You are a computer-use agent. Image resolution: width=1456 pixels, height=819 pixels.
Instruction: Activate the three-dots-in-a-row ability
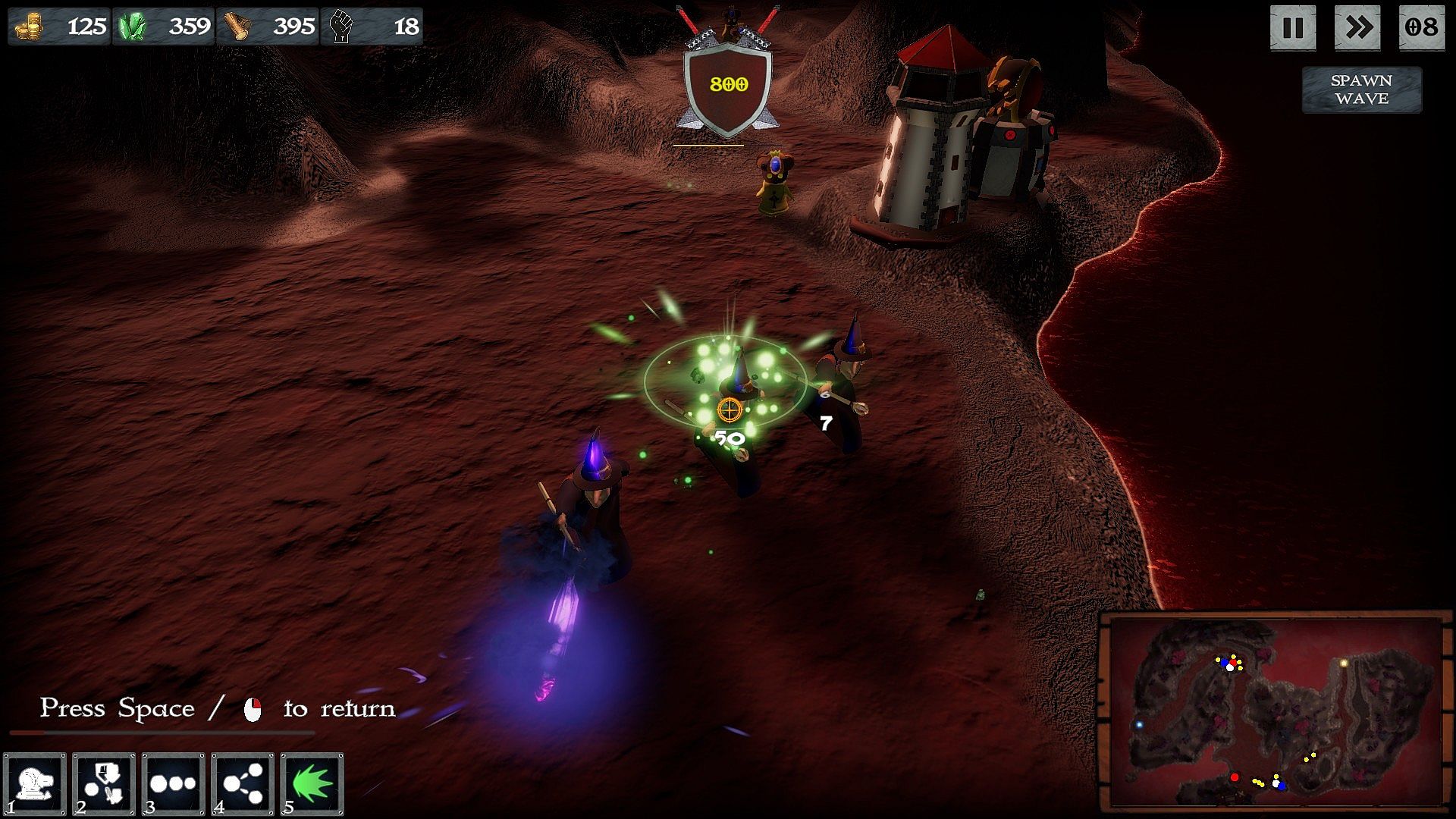pos(173,784)
